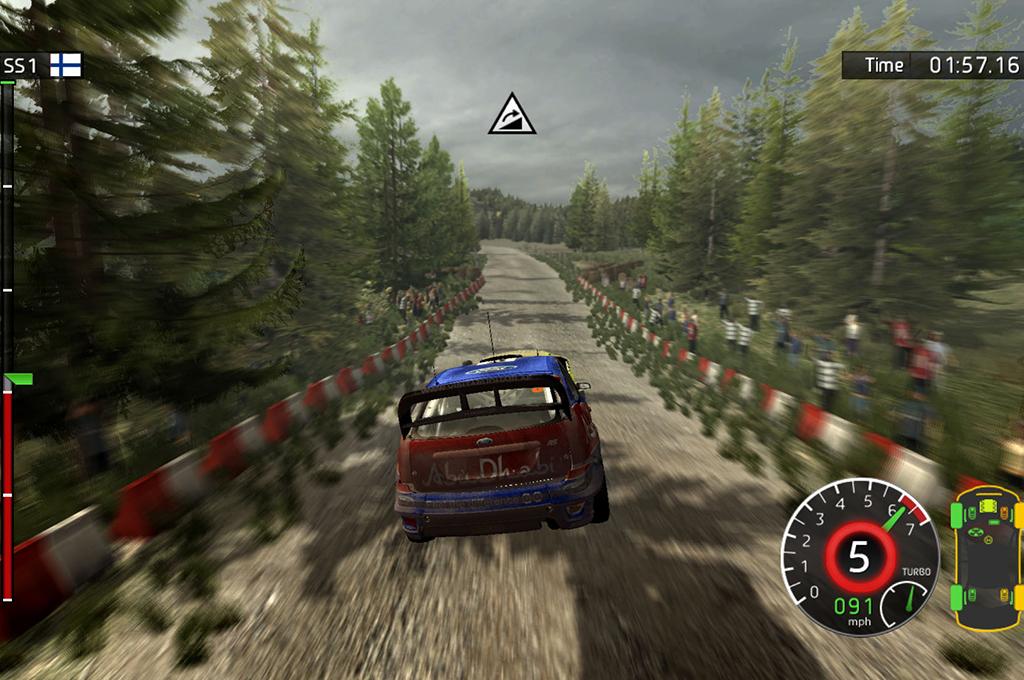The width and height of the screenshot is (1024, 680).
Task: Click the green stage progress marker
Action: pyautogui.click(x=19, y=379)
